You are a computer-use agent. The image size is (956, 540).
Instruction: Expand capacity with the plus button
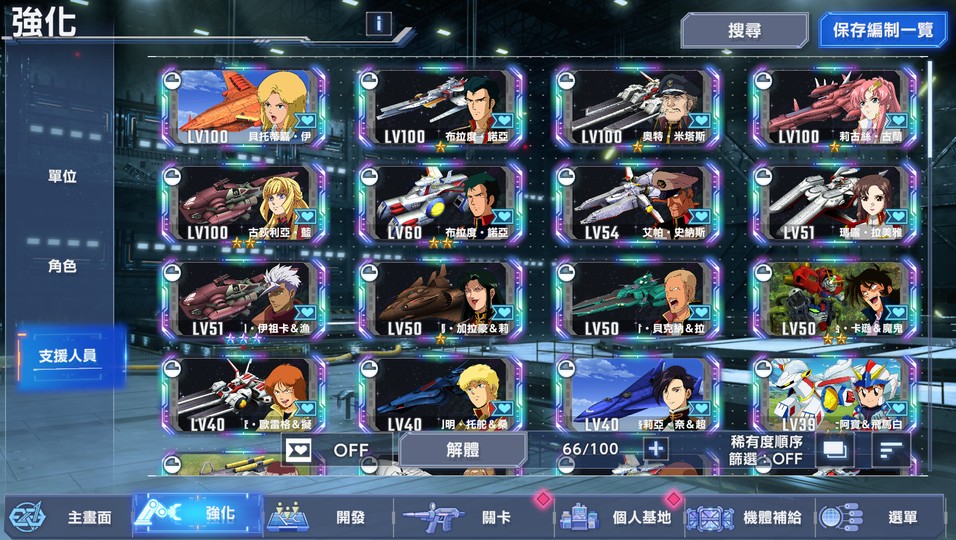655,449
